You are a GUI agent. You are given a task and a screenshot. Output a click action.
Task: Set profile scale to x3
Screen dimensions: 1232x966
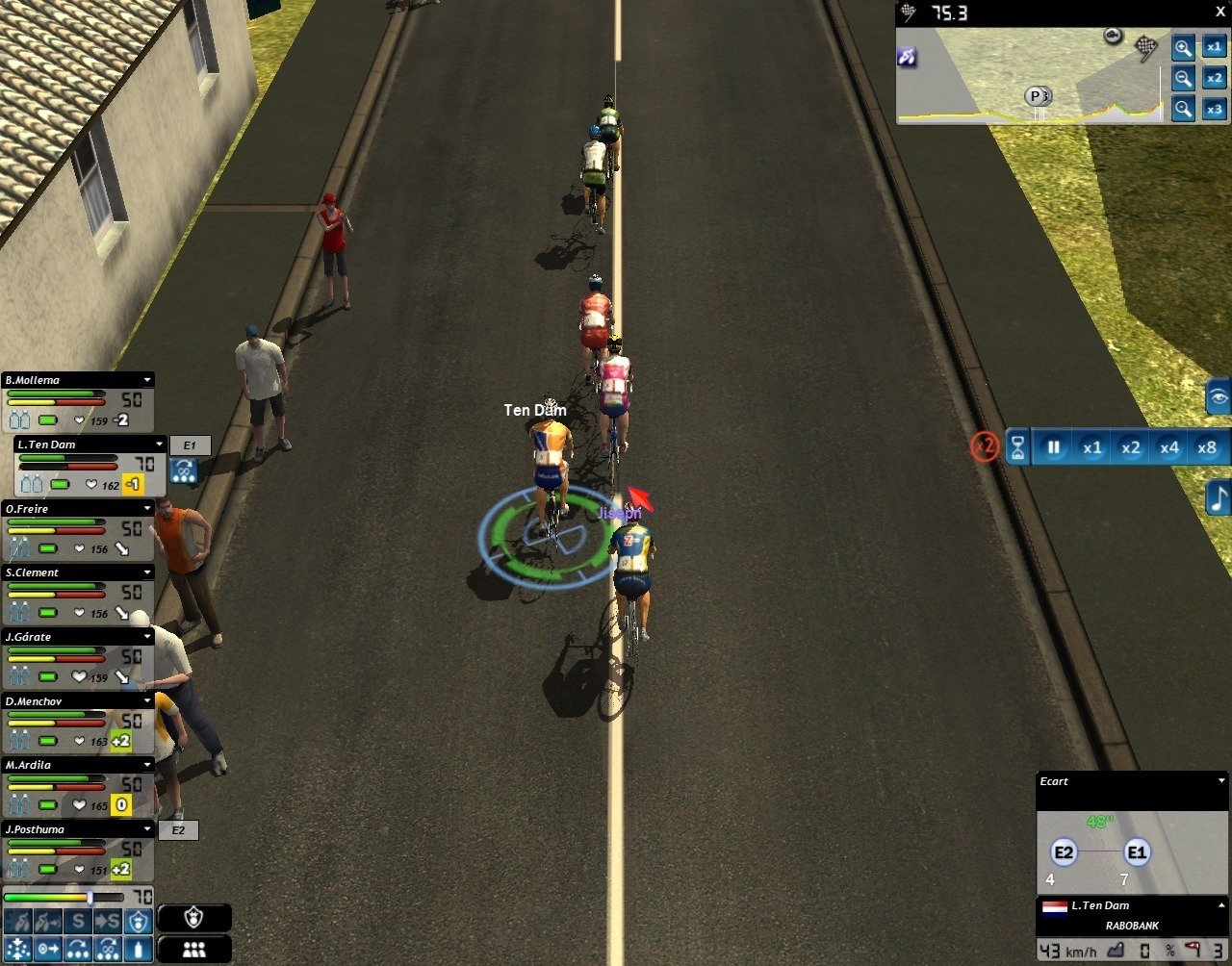click(1215, 110)
